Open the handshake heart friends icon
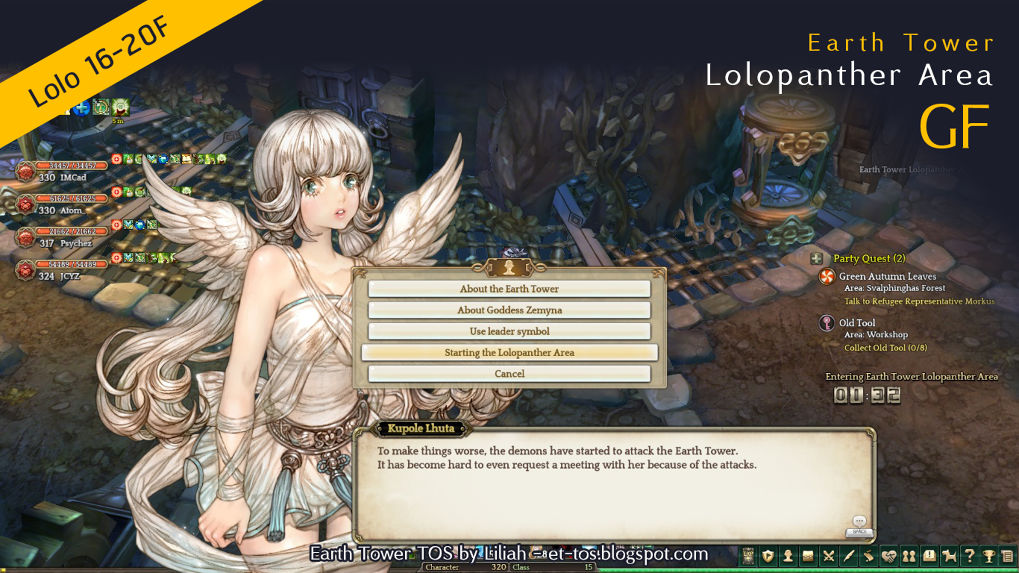 888,556
